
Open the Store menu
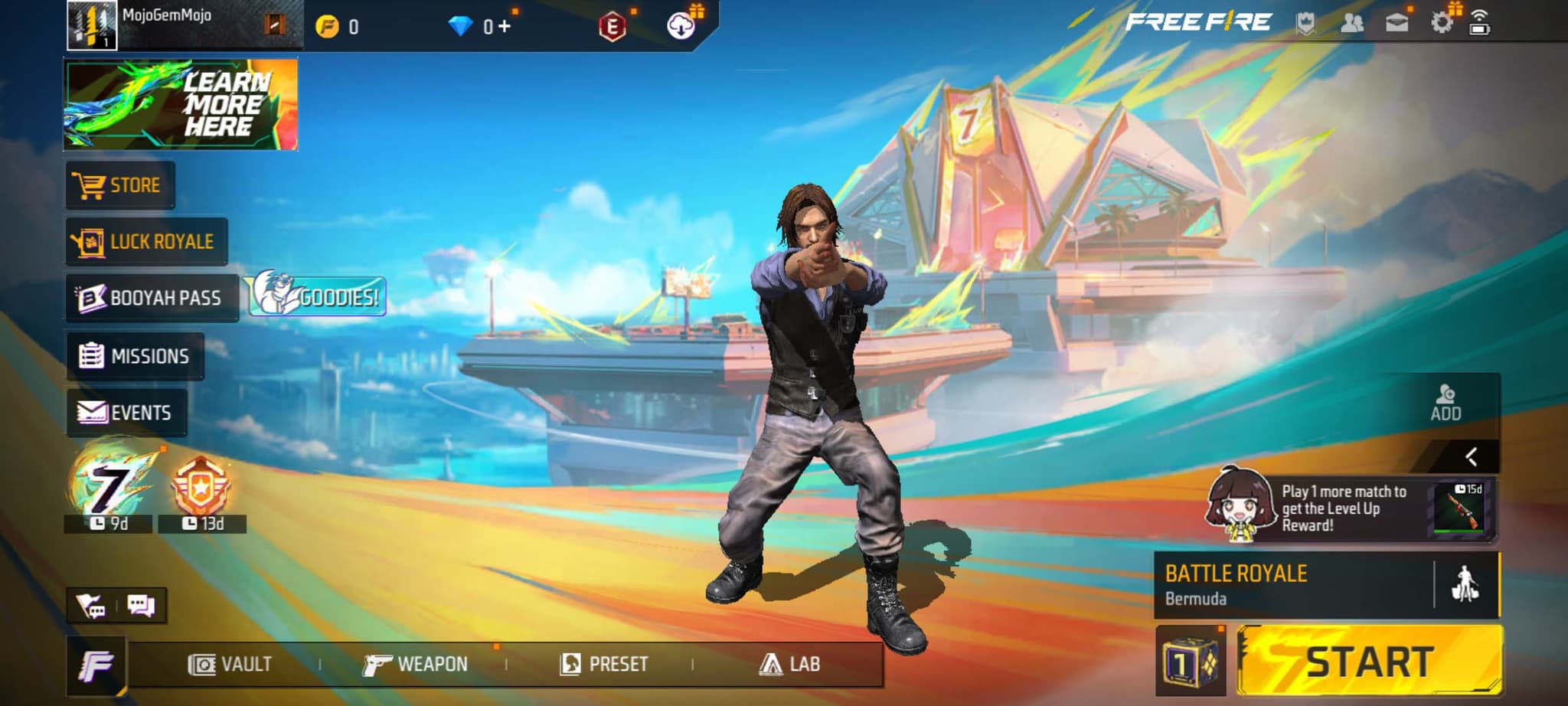pyautogui.click(x=120, y=185)
